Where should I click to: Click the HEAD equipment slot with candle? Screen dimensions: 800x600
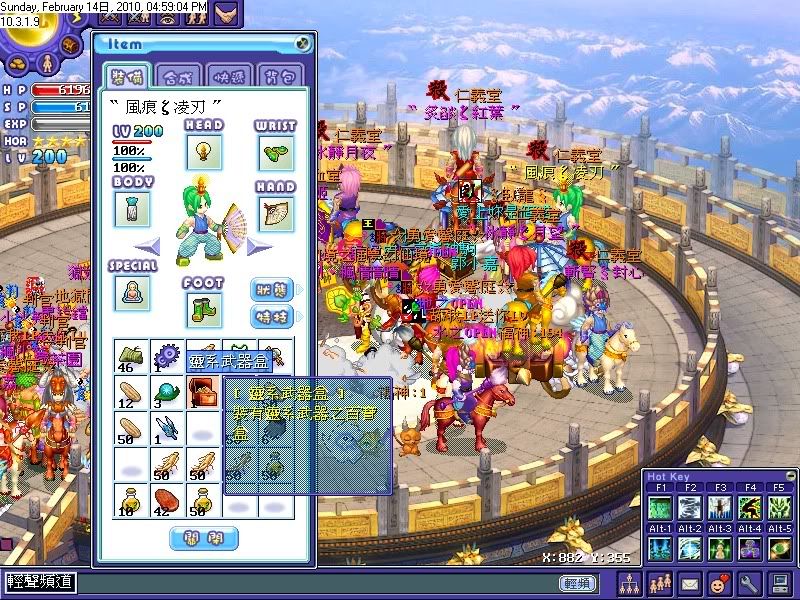point(203,152)
